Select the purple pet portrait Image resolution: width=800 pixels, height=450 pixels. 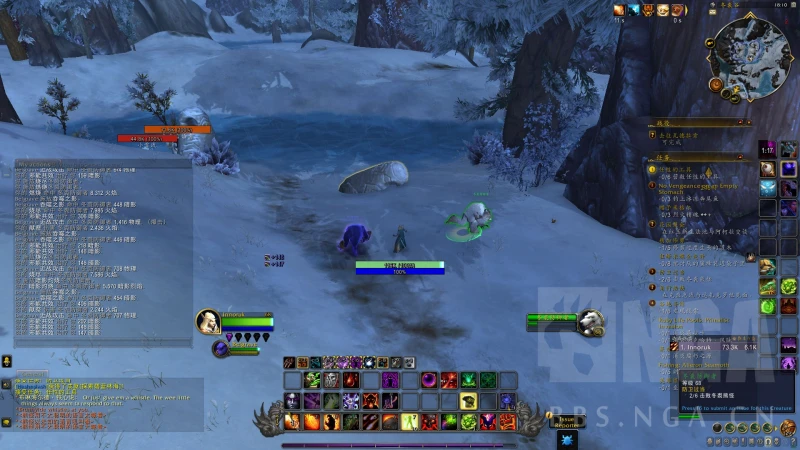(221, 348)
